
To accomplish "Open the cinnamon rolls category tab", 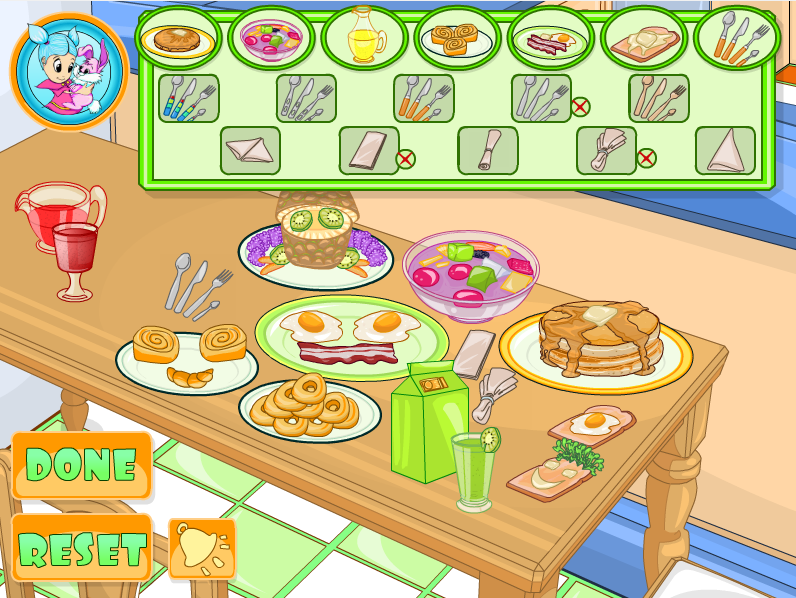I will (x=458, y=39).
